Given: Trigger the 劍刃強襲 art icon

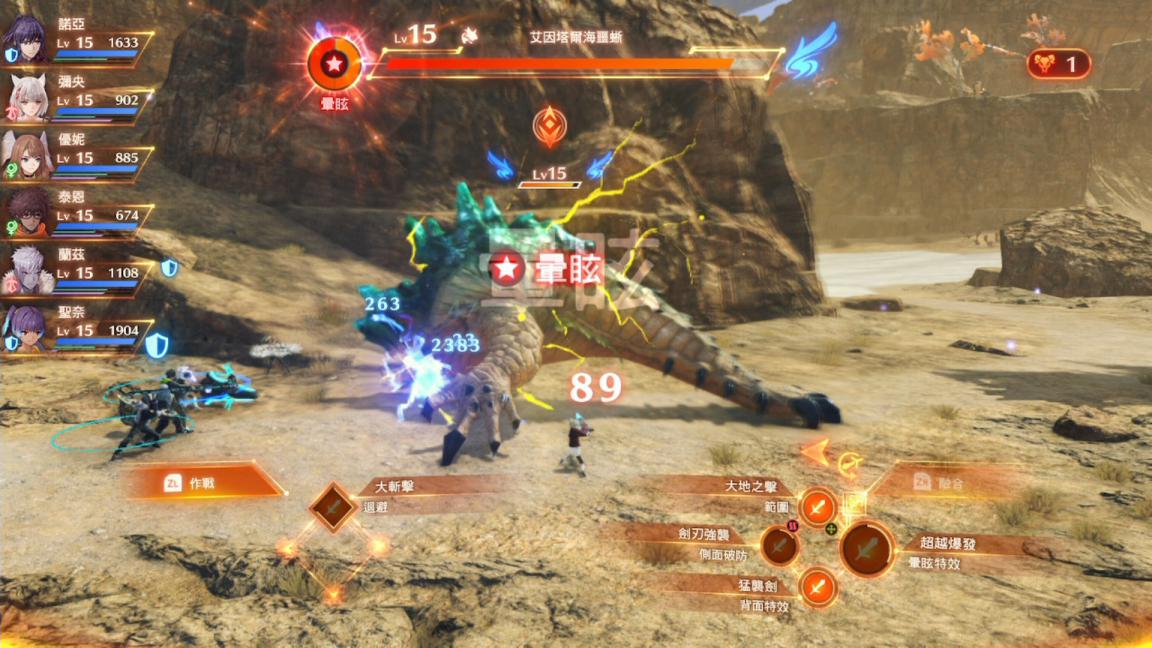Looking at the screenshot, I should (x=779, y=546).
